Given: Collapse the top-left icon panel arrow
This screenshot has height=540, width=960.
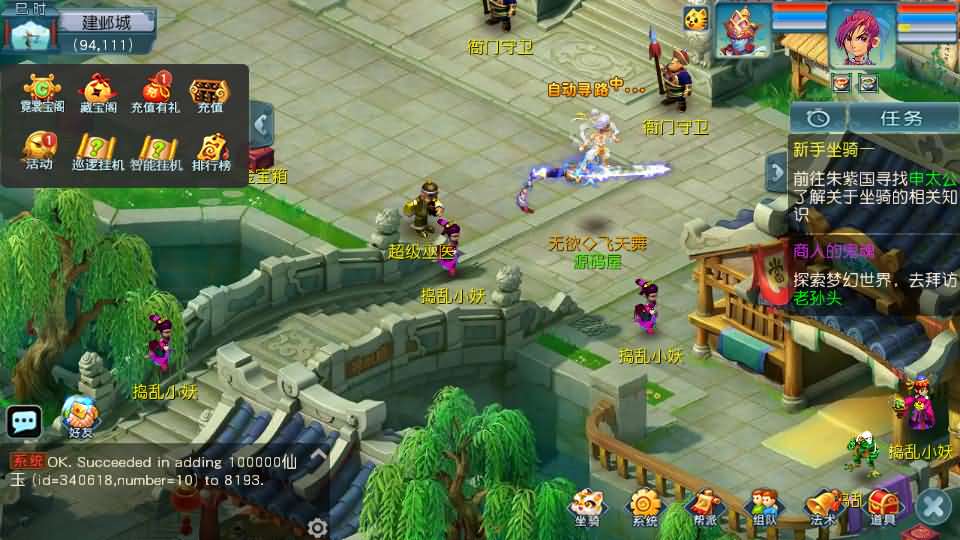Looking at the screenshot, I should [x=262, y=124].
